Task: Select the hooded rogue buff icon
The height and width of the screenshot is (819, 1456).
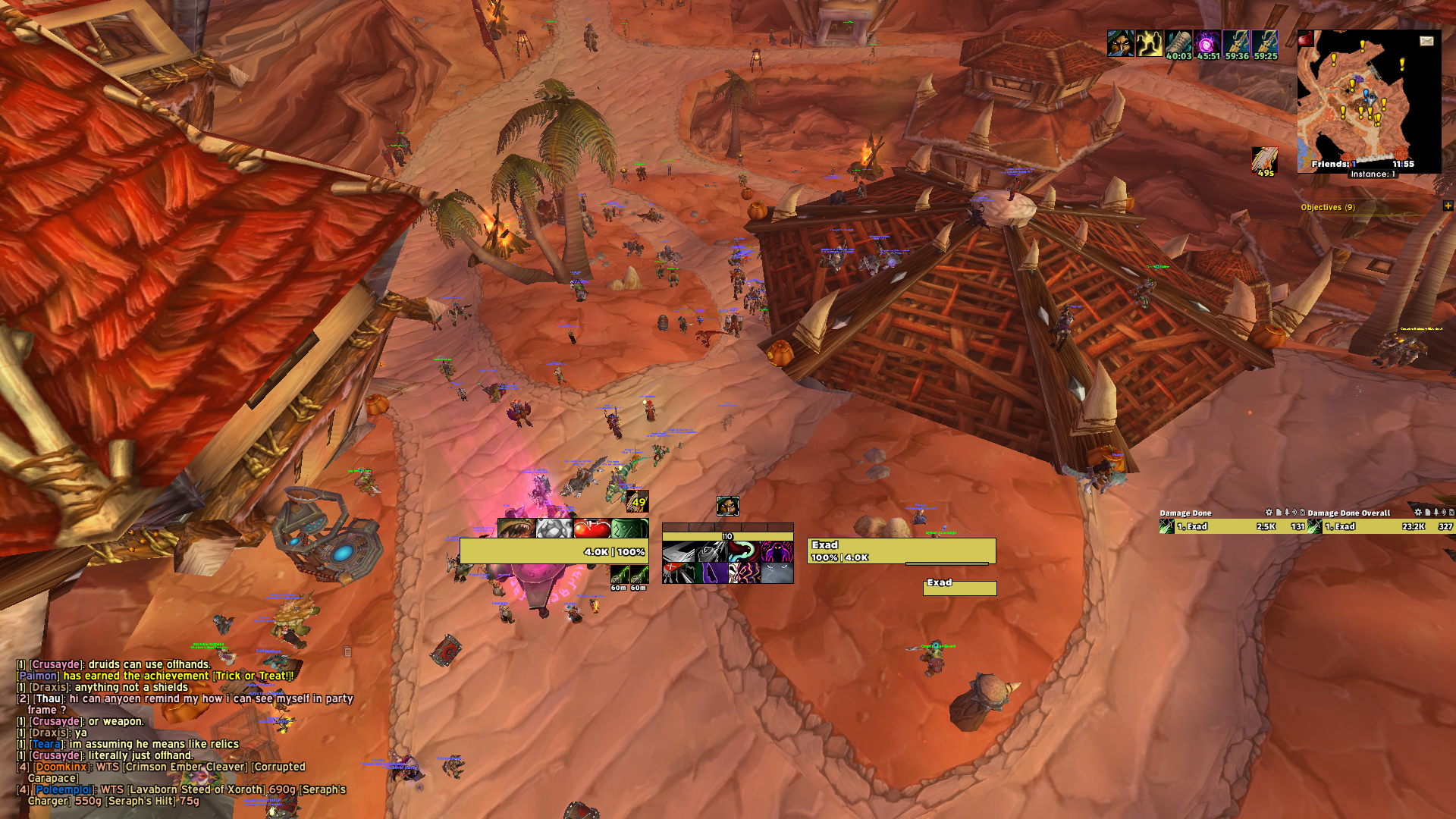Action: 1120,44
